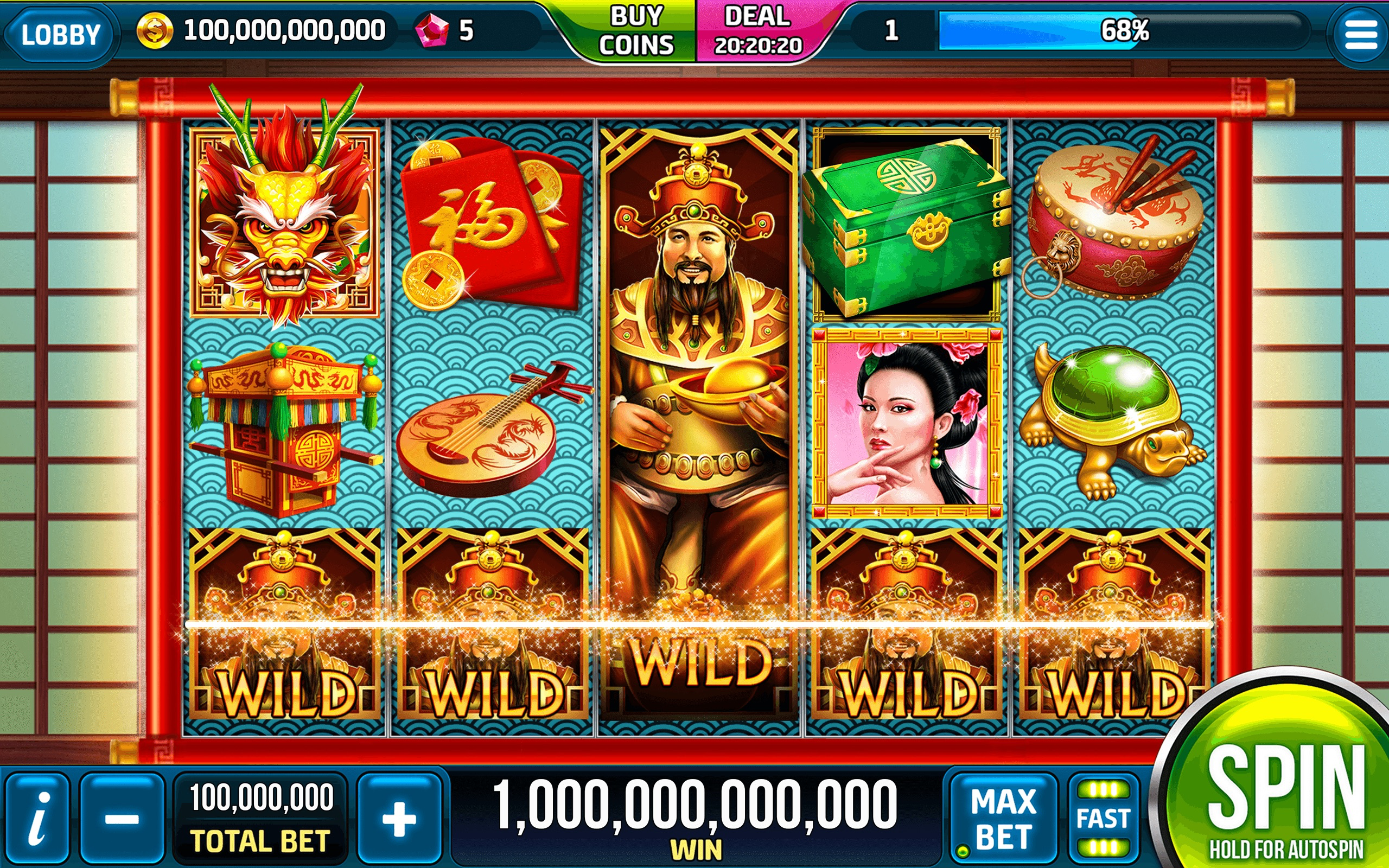The width and height of the screenshot is (1389, 868).
Task: Toggle Fast spin mode
Action: pos(1103,818)
